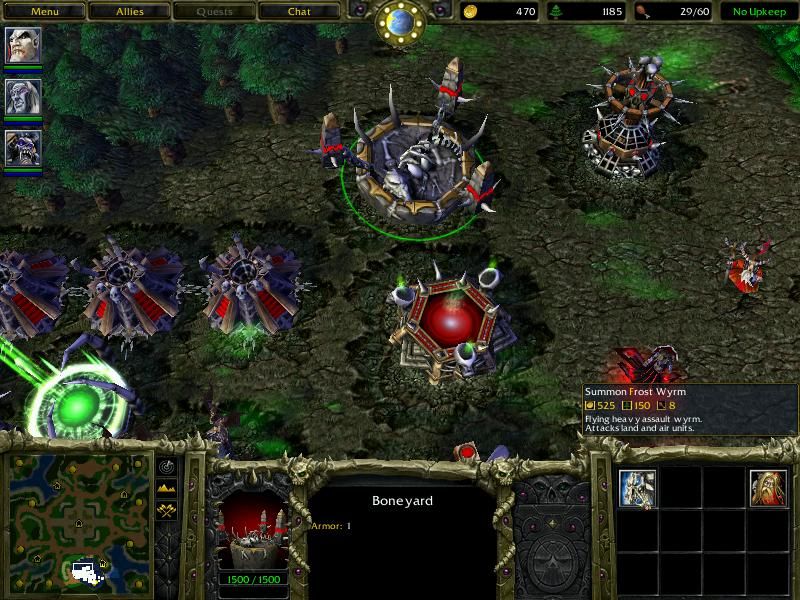800x600 pixels.
Task: Select the Dreadlord hero portrait
Action: coord(23,45)
